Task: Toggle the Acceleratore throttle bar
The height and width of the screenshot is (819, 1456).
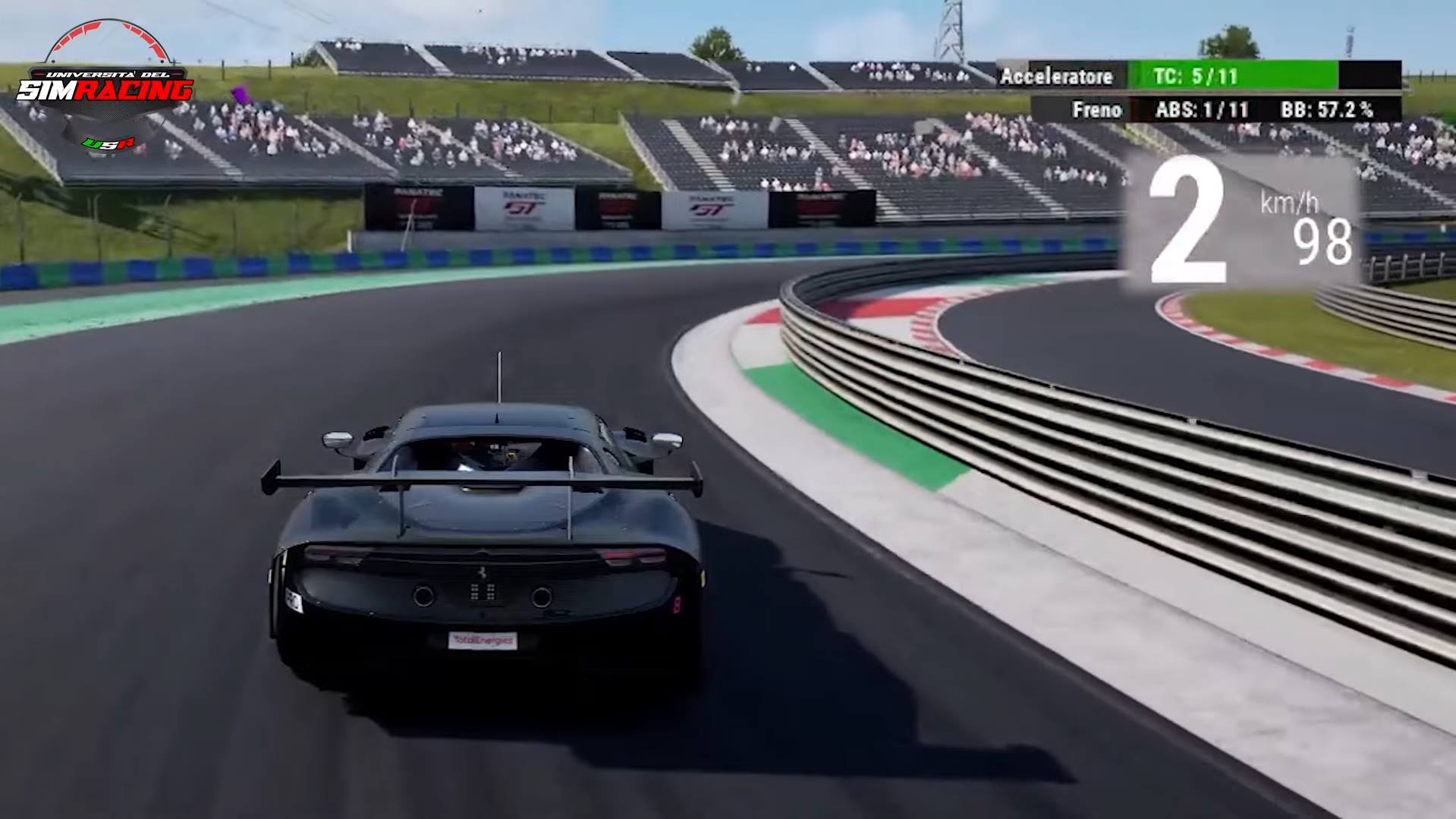Action: click(x=1057, y=77)
